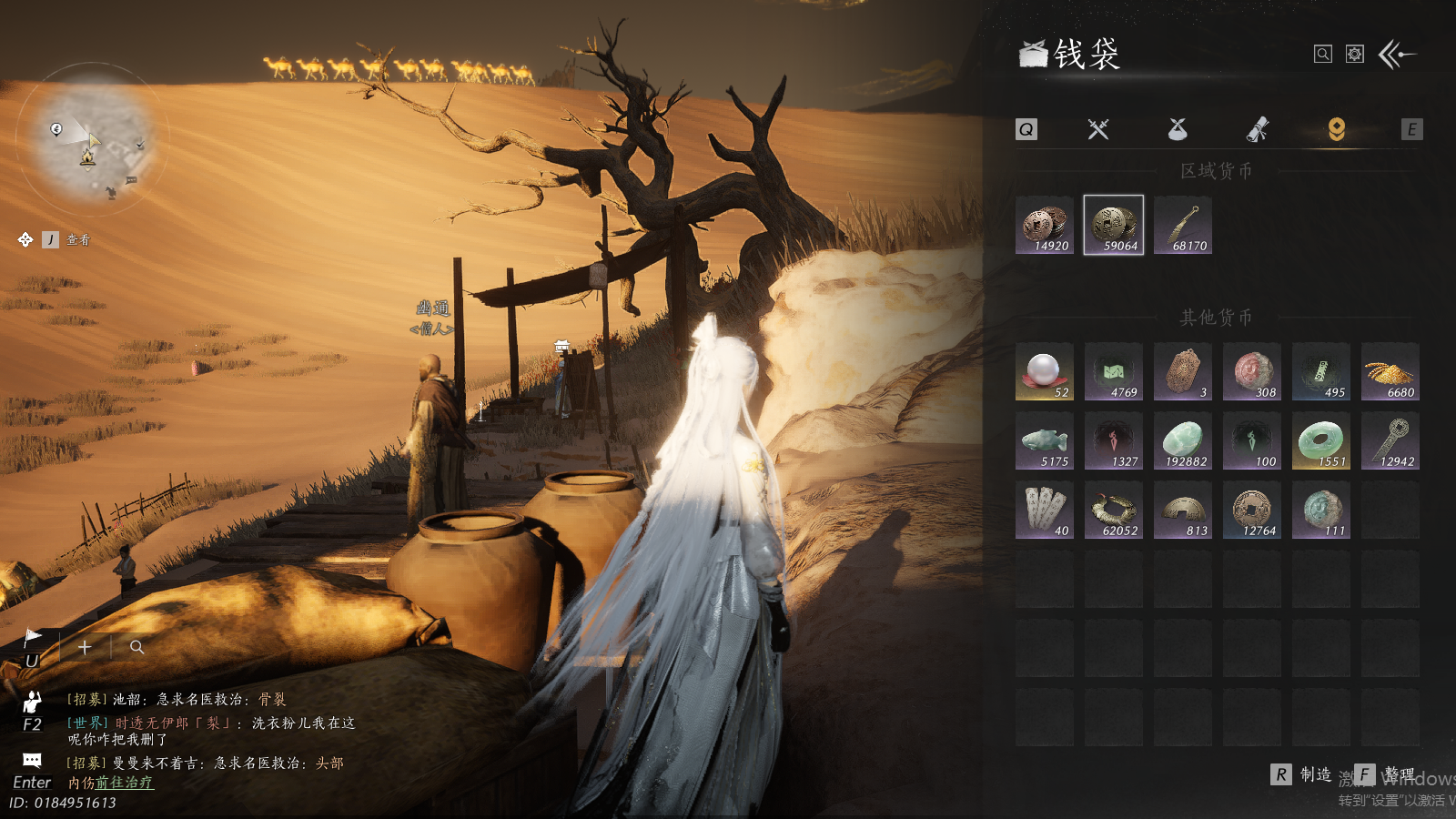Select the golden grain pile currency
1456x819 pixels.
point(1390,371)
